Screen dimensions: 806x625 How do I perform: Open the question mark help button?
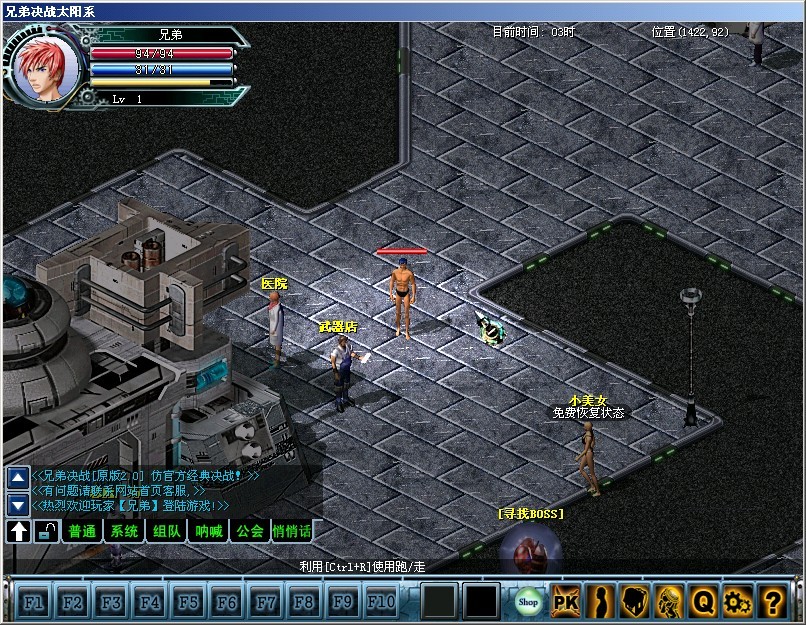click(x=772, y=601)
